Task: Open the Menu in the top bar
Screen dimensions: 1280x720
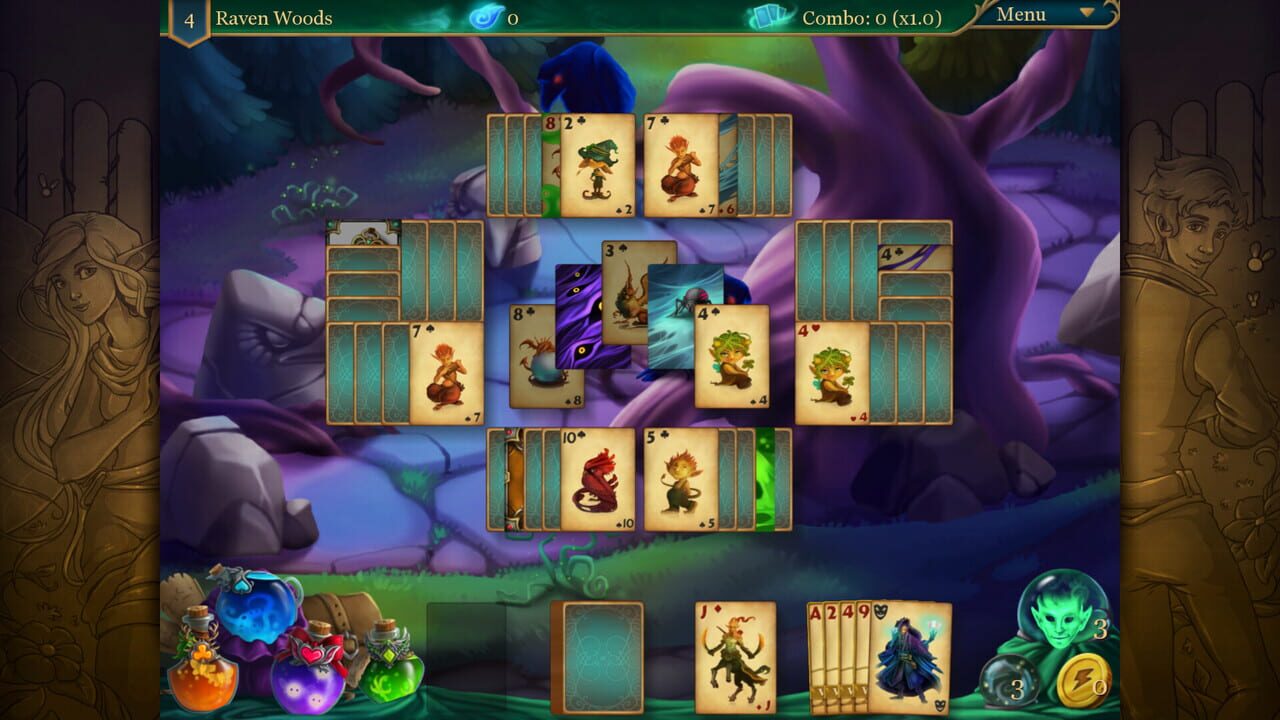Action: (x=1022, y=13)
